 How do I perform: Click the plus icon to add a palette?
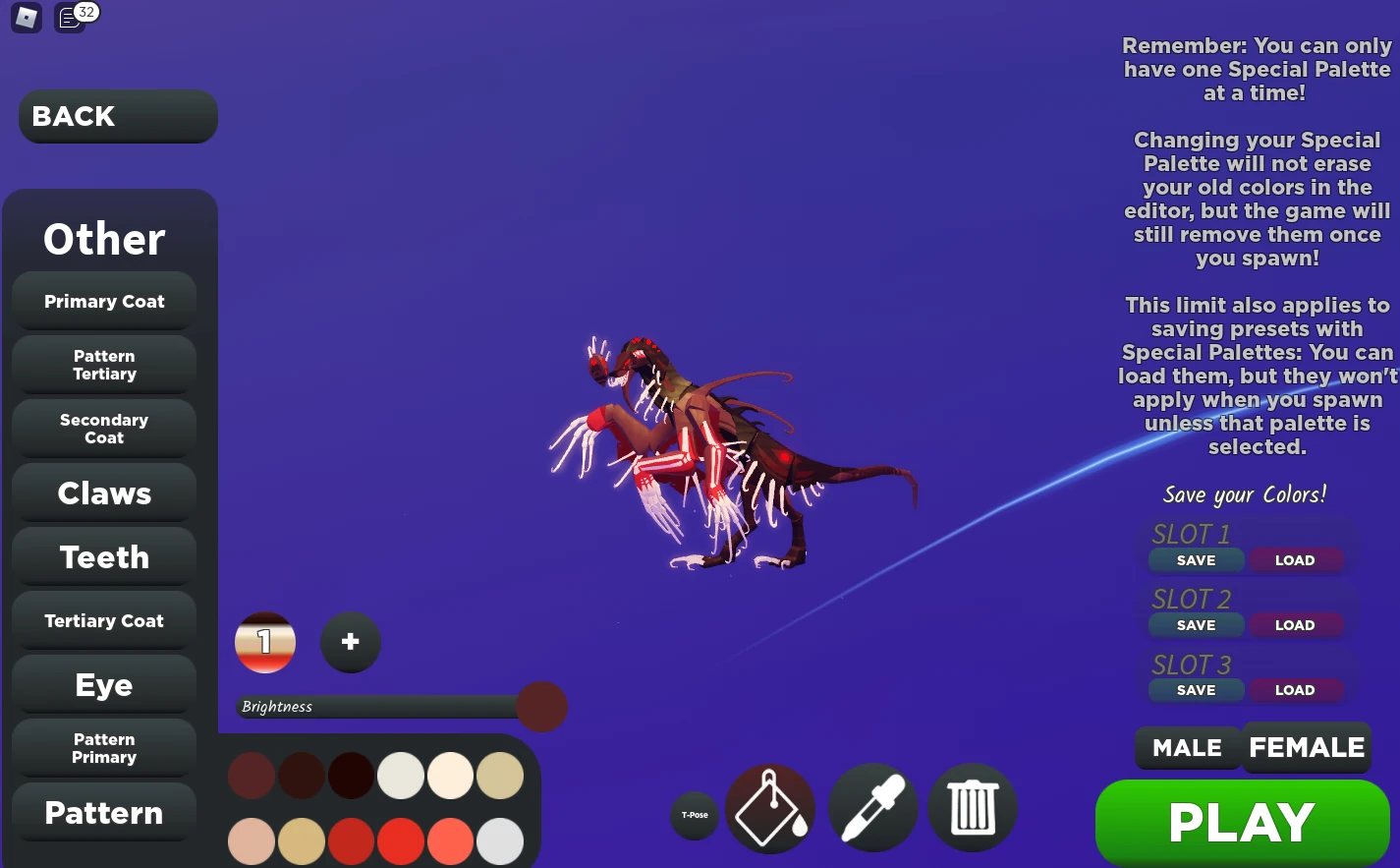point(350,642)
